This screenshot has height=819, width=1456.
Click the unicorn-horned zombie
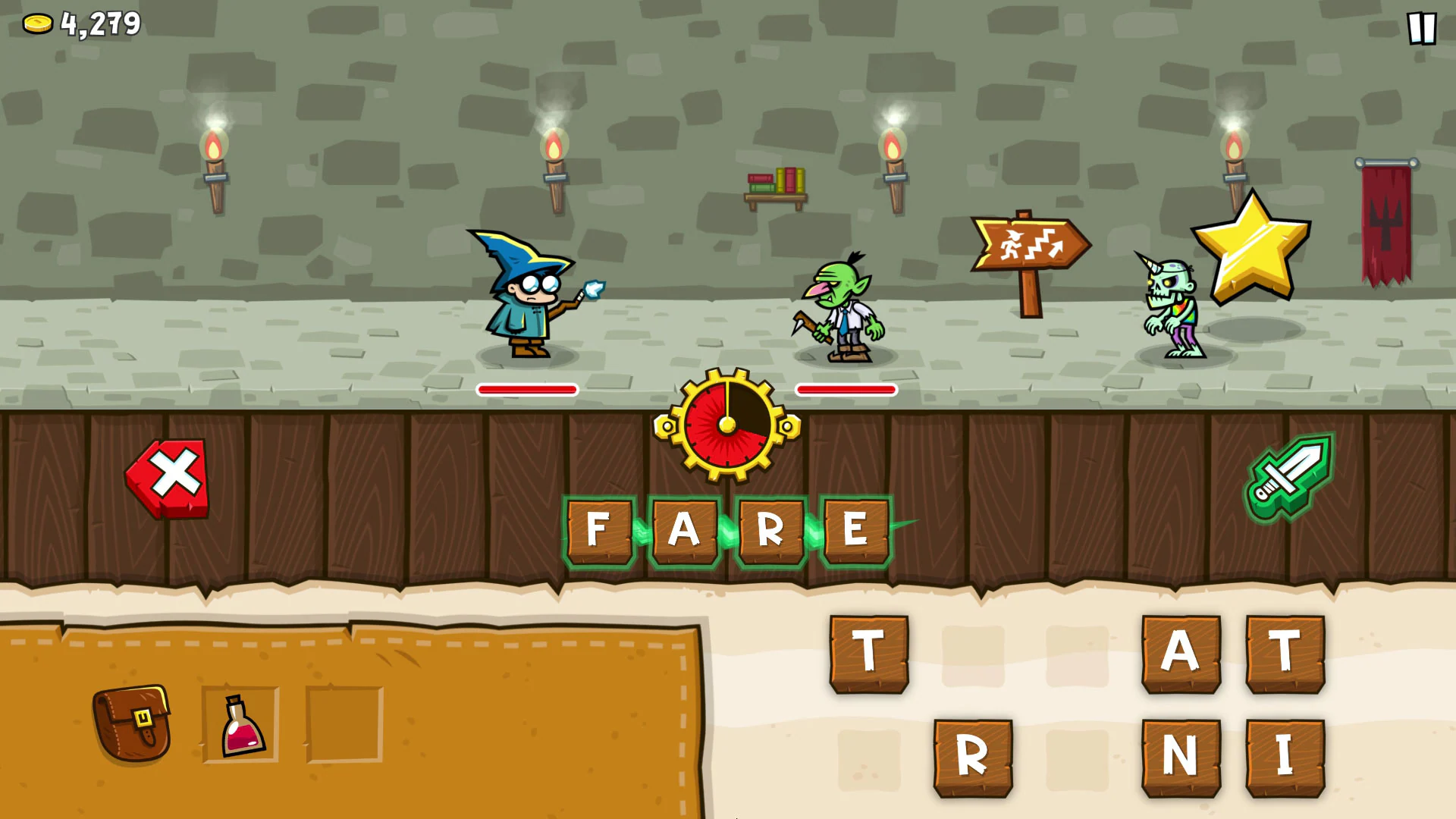point(1172,307)
